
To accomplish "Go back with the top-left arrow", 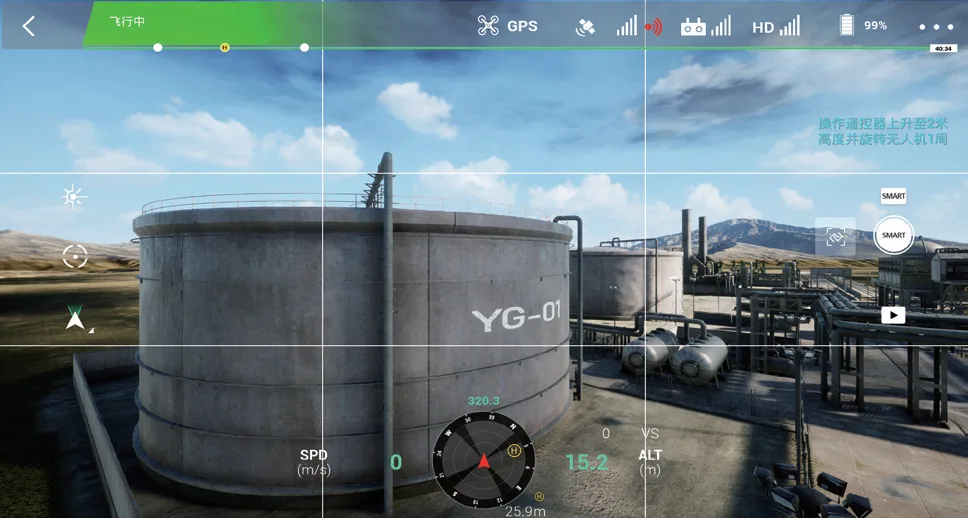I will point(28,26).
